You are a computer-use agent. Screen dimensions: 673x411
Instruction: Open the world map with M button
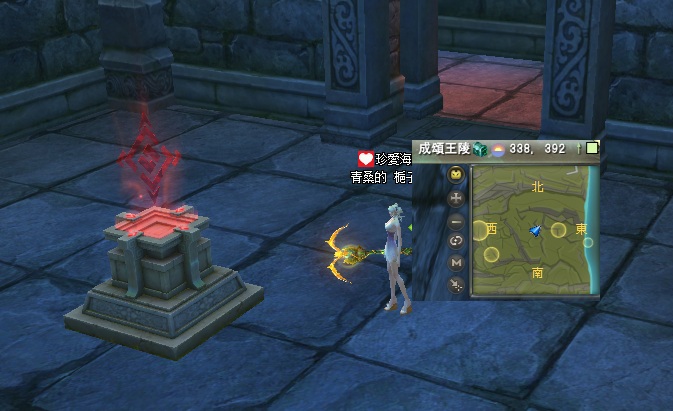456,262
